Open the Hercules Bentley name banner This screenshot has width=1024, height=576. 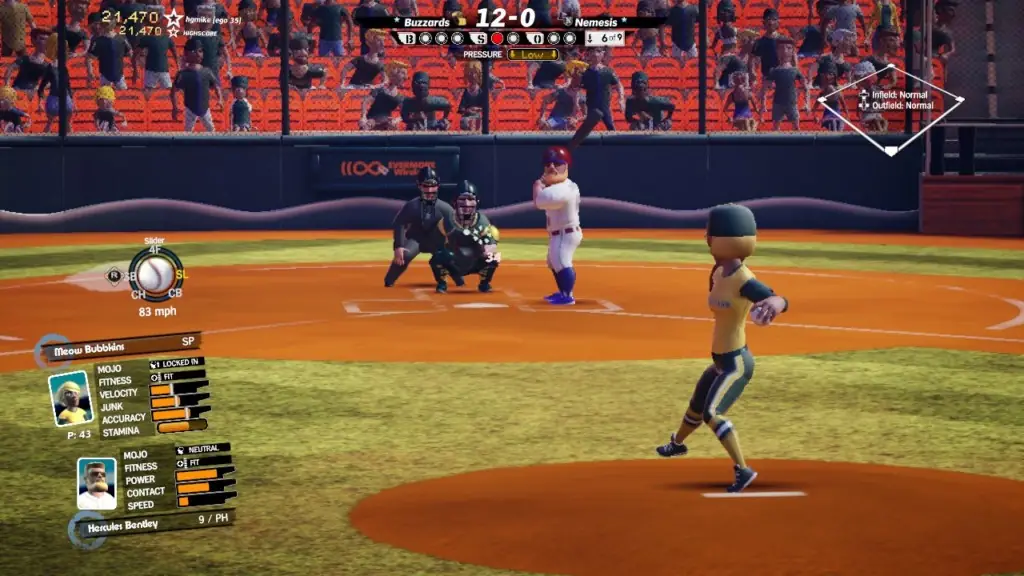pyautogui.click(x=150, y=520)
